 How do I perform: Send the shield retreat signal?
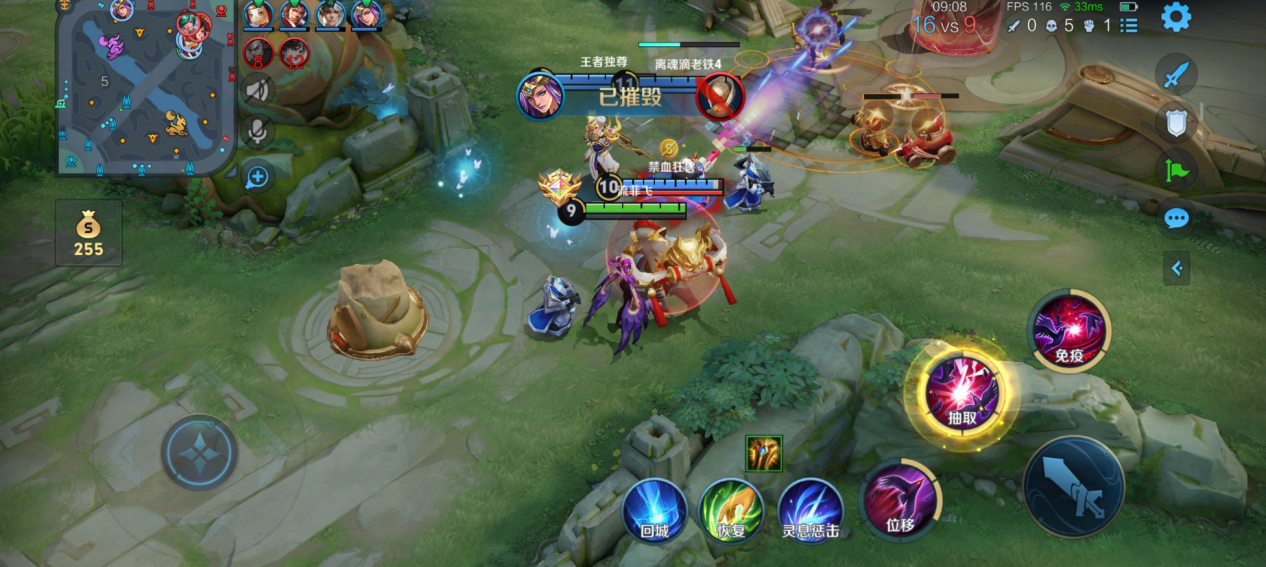[1176, 122]
